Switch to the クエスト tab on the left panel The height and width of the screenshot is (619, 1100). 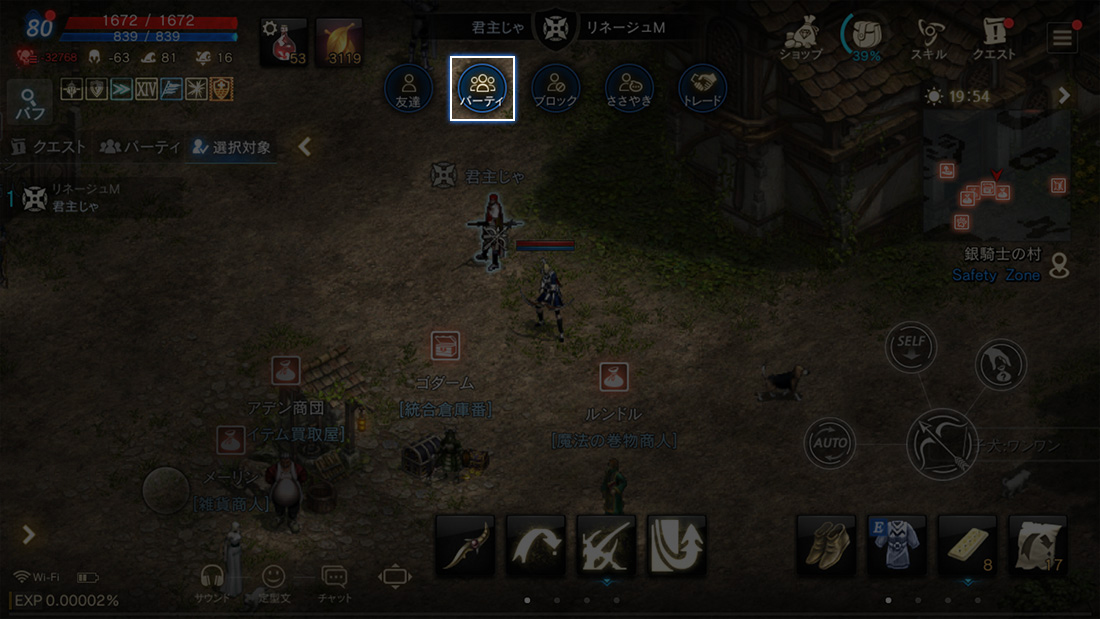[x=48, y=148]
